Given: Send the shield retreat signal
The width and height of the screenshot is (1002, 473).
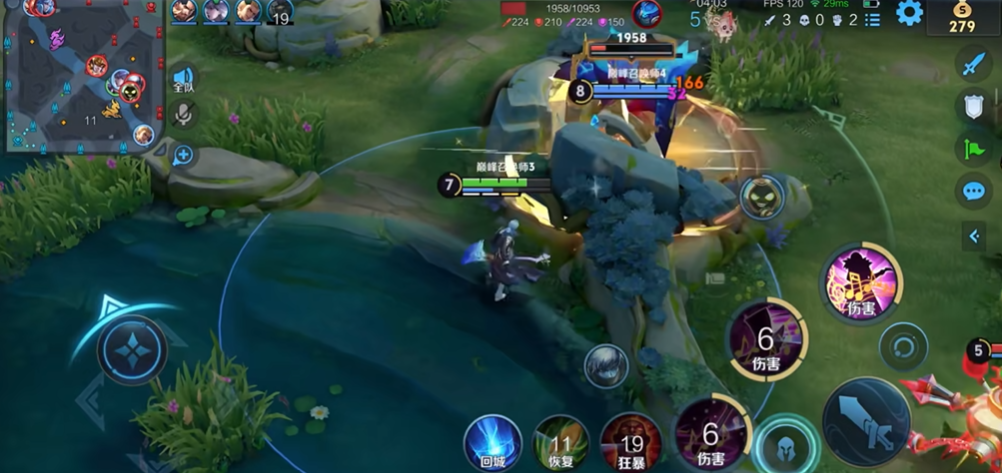Looking at the screenshot, I should click(x=973, y=107).
